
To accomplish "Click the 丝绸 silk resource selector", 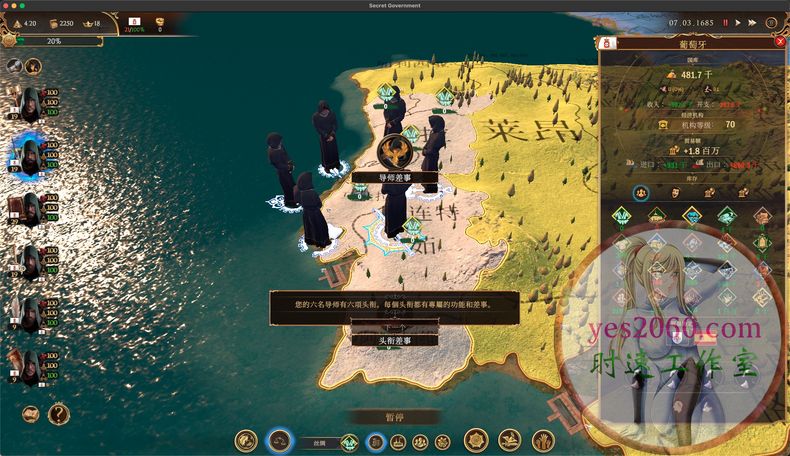I will [x=318, y=441].
